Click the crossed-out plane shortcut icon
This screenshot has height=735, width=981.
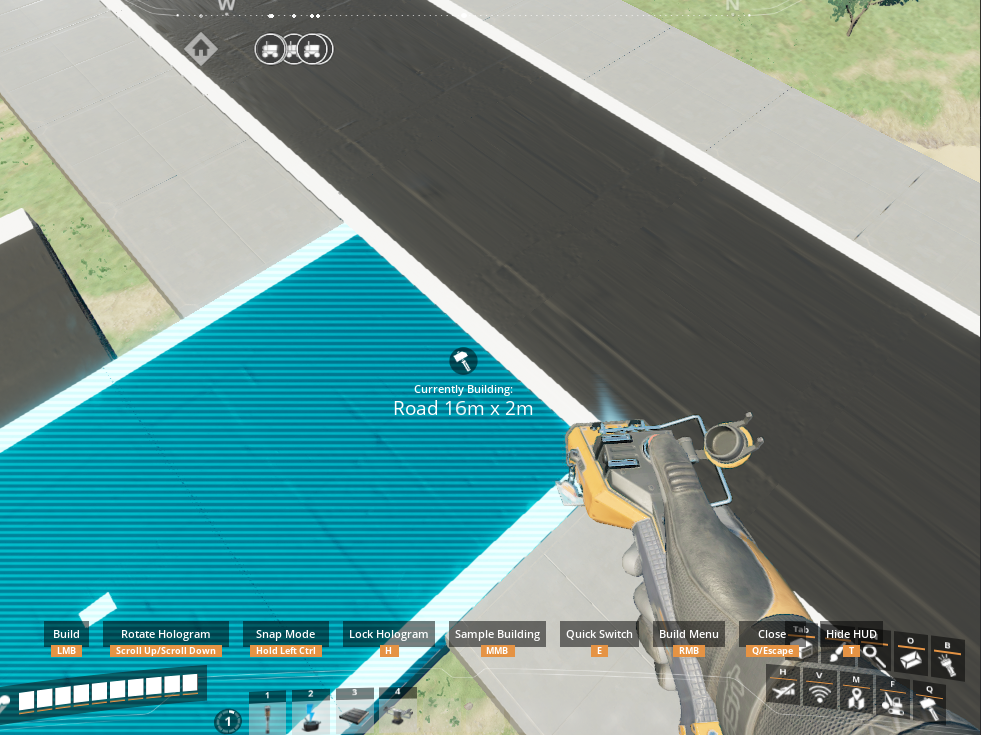(783, 689)
